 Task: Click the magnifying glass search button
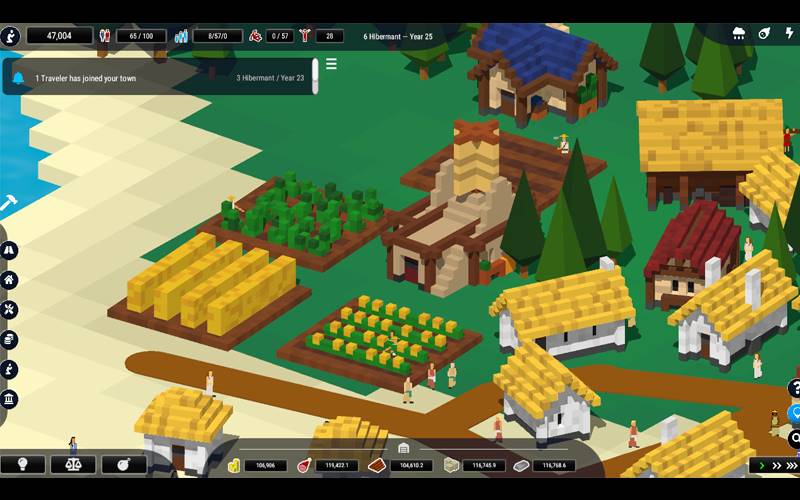[x=795, y=438]
